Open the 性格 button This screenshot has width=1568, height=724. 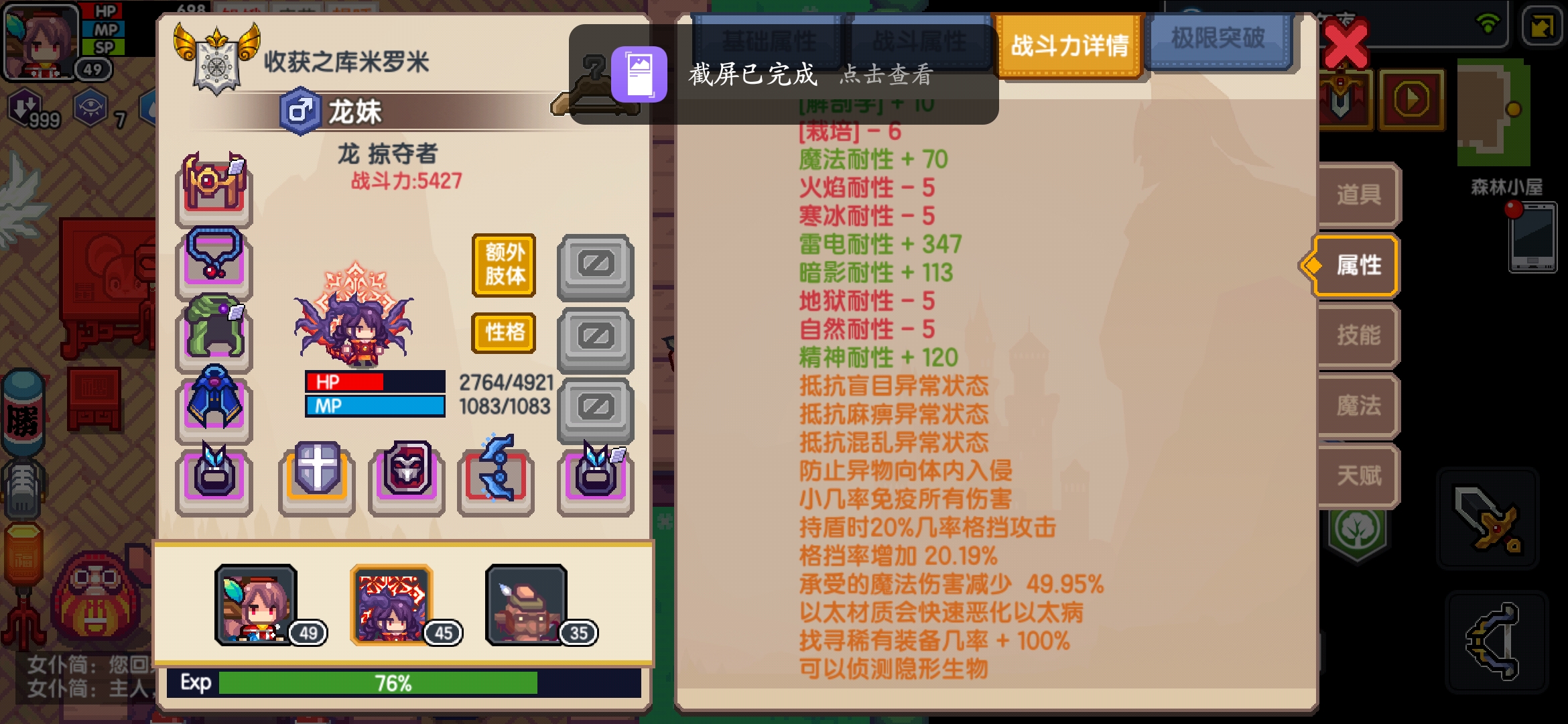(503, 333)
